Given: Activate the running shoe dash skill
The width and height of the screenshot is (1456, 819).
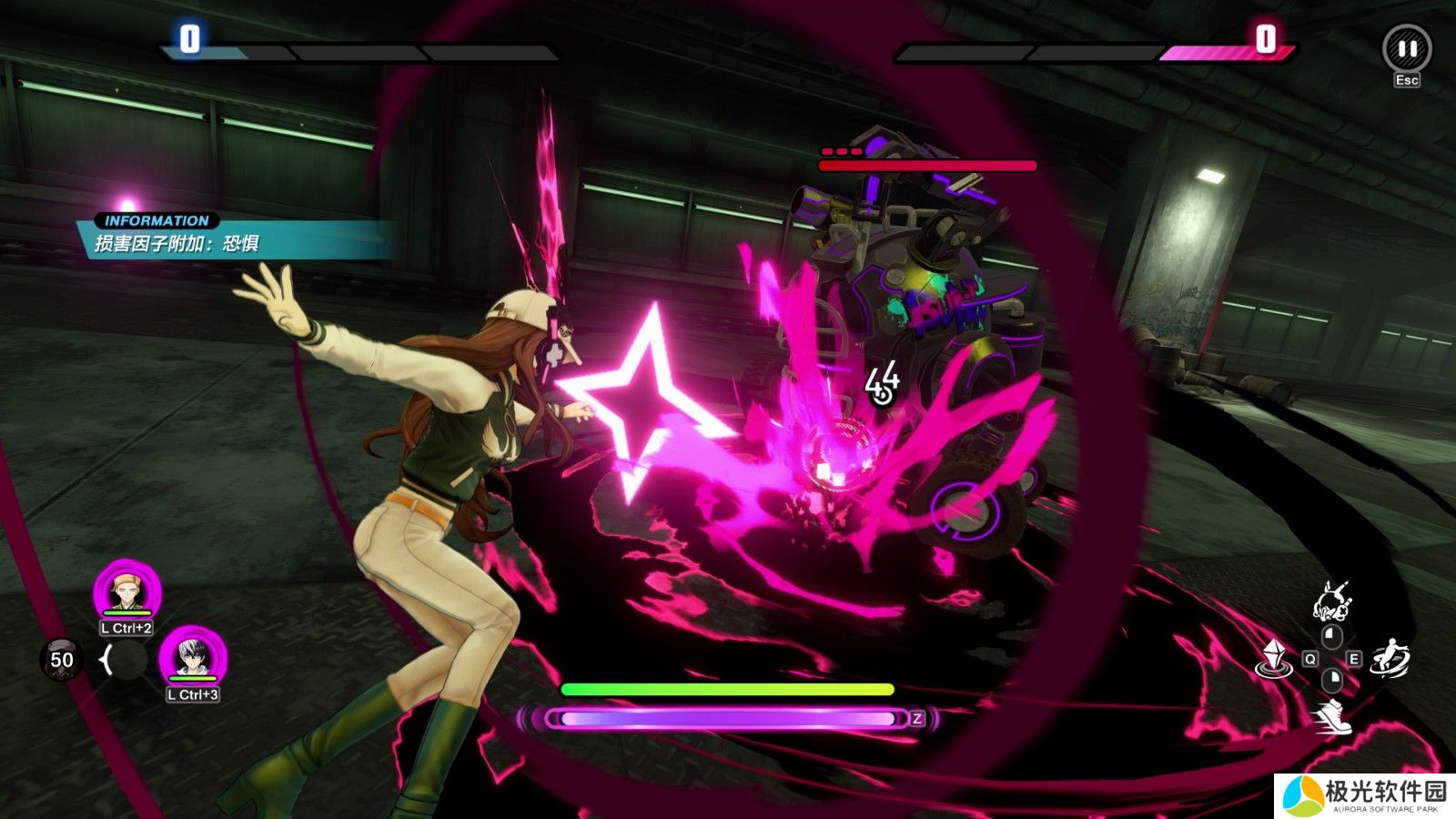Looking at the screenshot, I should point(1333,717).
